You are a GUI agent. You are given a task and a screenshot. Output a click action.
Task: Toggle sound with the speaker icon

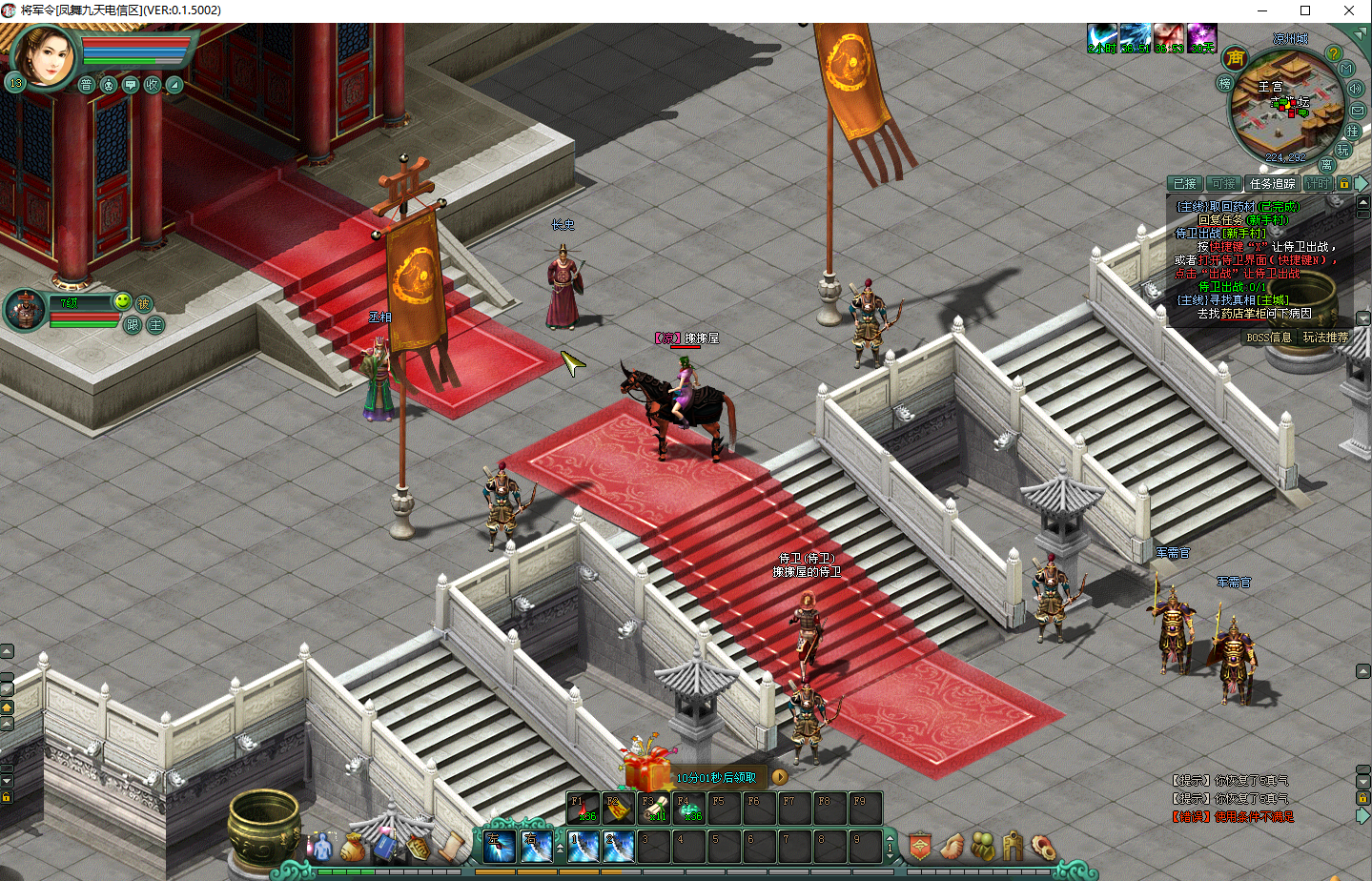coord(1355,89)
